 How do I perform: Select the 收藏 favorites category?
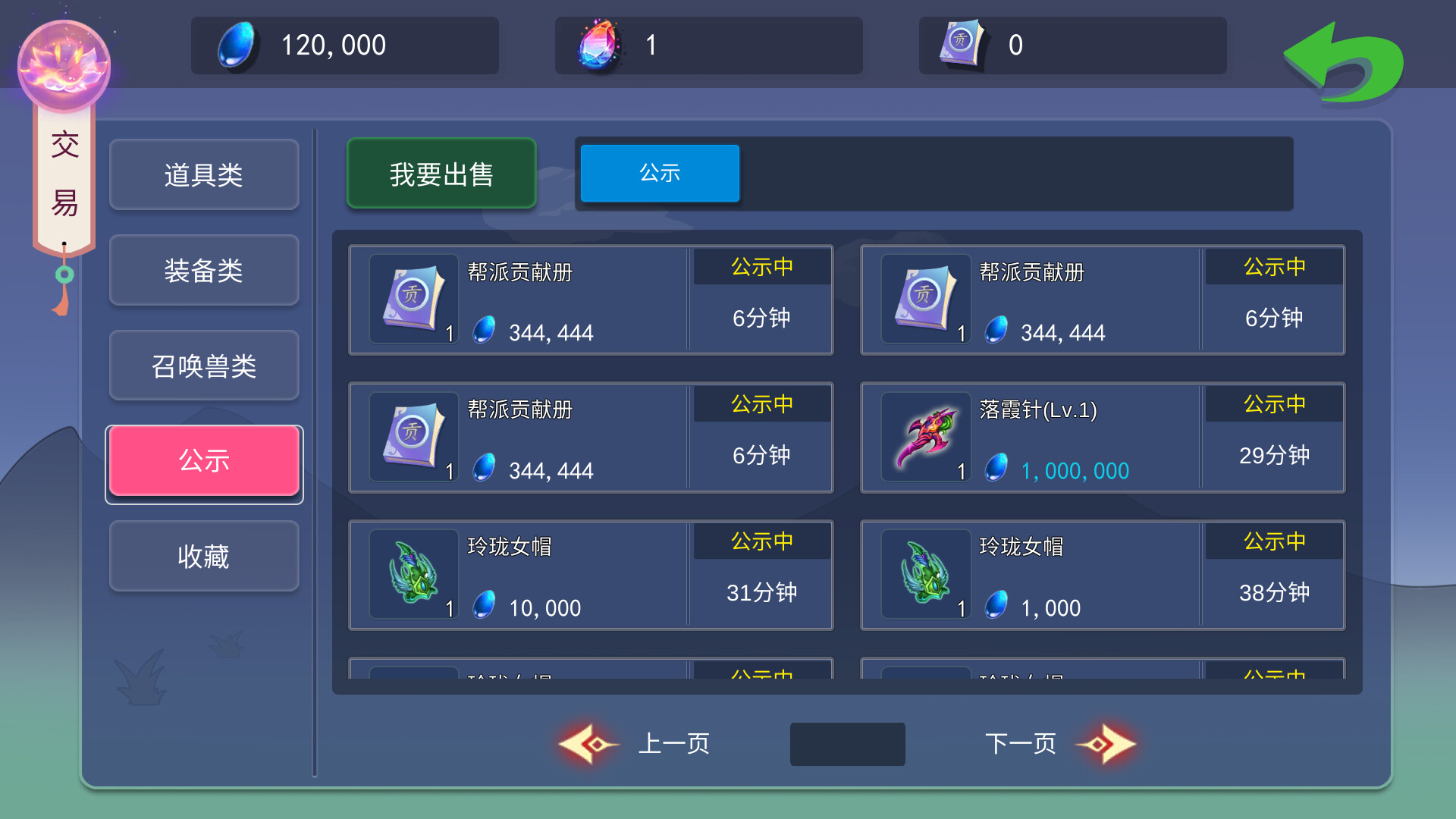(203, 556)
